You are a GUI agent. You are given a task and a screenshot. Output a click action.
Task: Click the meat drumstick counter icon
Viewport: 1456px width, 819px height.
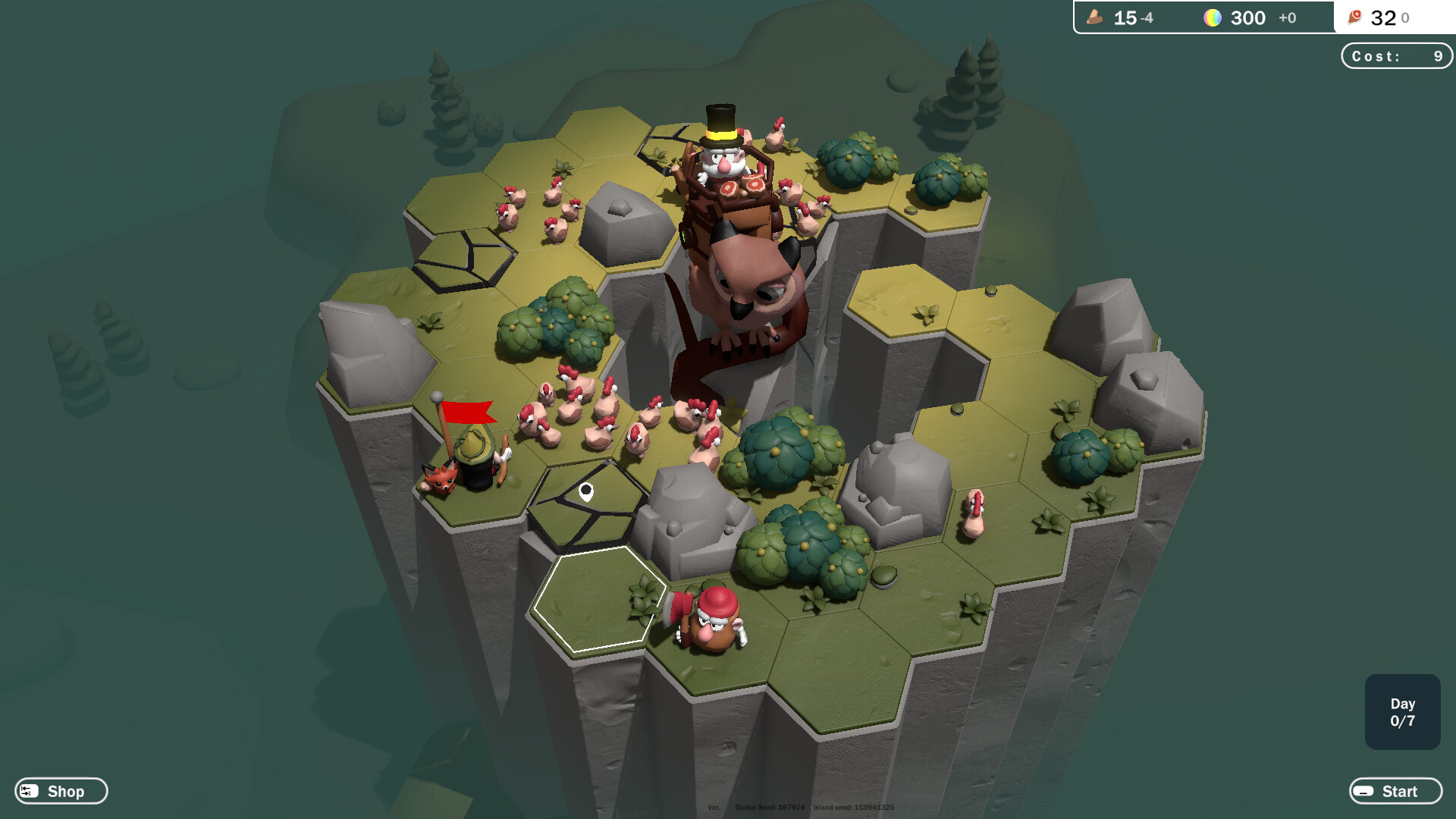pyautogui.click(x=1355, y=17)
